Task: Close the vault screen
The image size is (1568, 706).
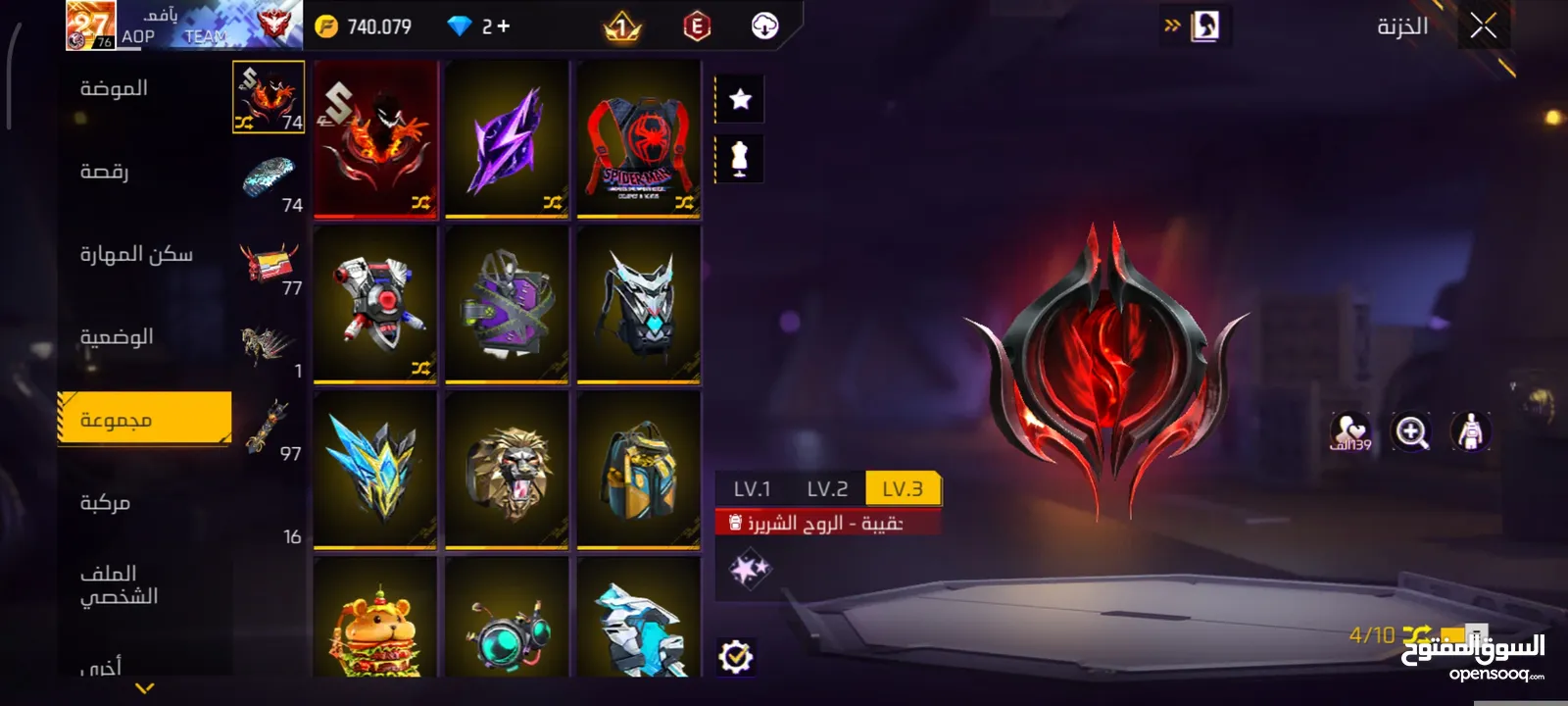Action: pyautogui.click(x=1483, y=26)
